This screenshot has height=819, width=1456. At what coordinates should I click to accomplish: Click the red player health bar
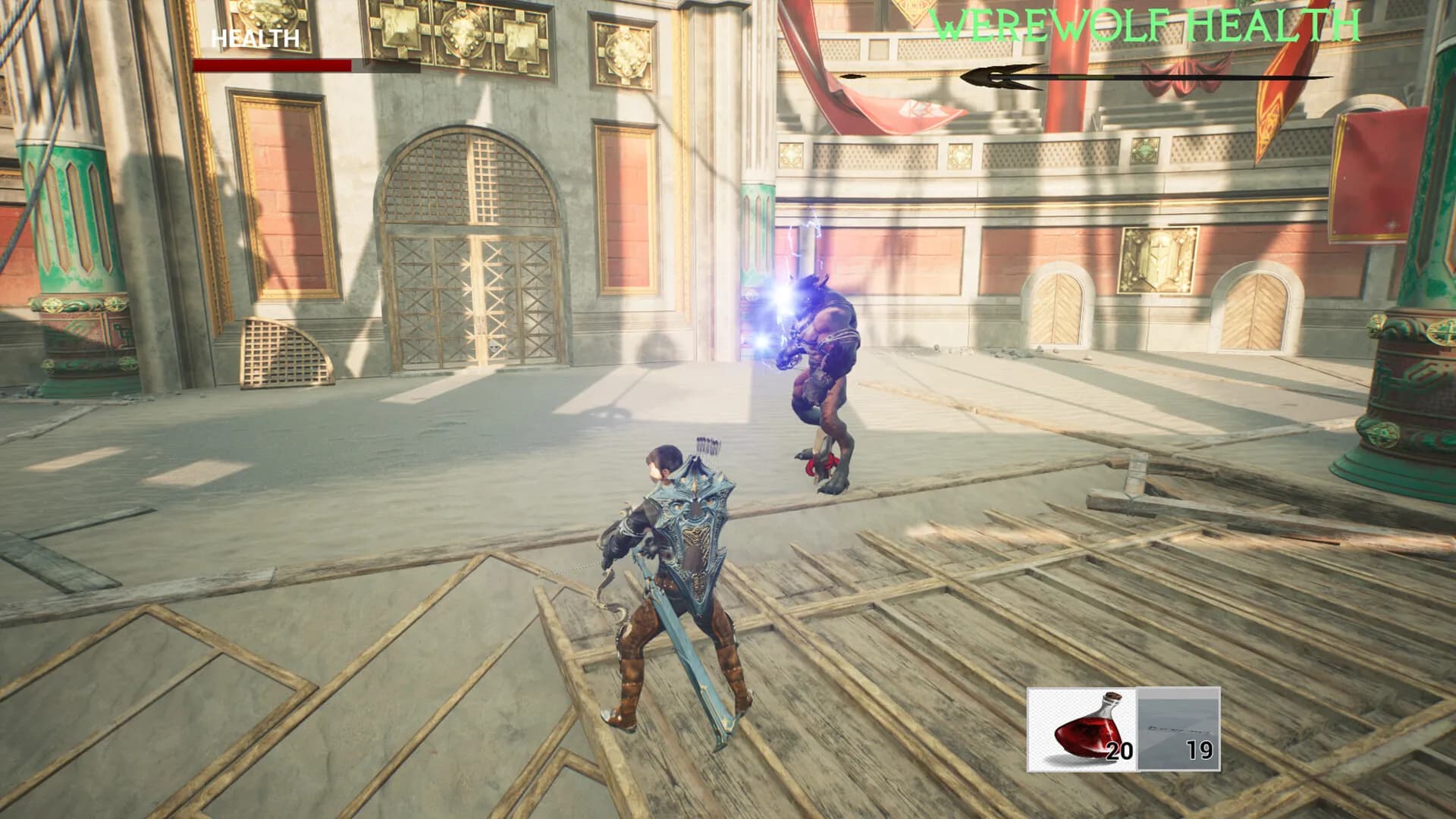[273, 64]
